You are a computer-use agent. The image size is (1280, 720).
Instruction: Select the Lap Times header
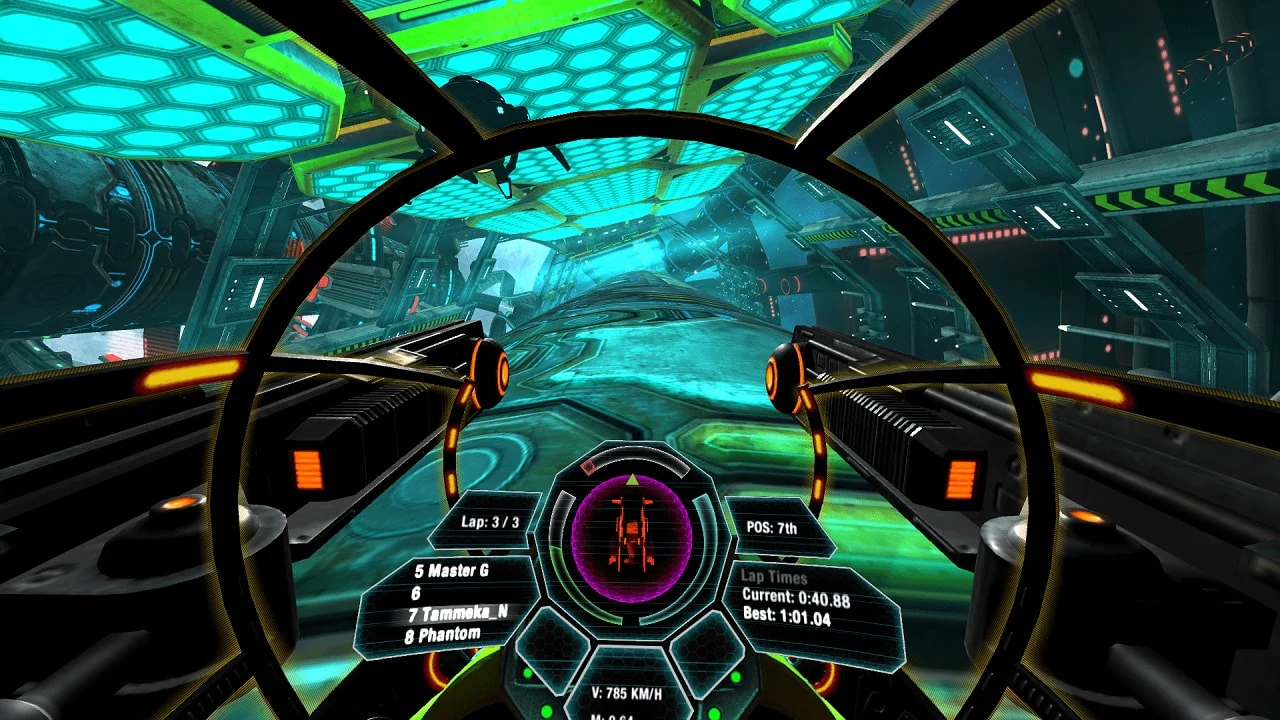pos(775,578)
